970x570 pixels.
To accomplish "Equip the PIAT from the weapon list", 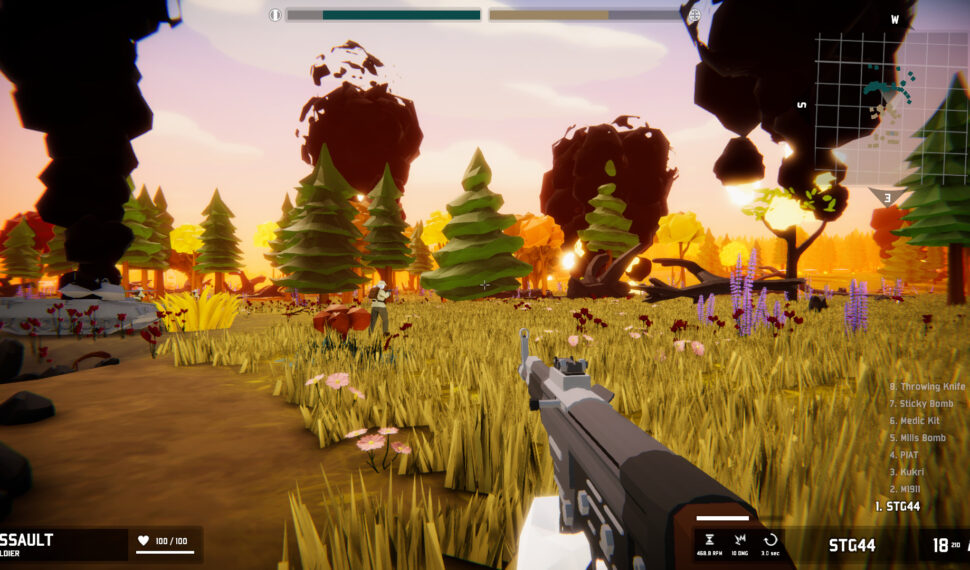I will (x=904, y=455).
